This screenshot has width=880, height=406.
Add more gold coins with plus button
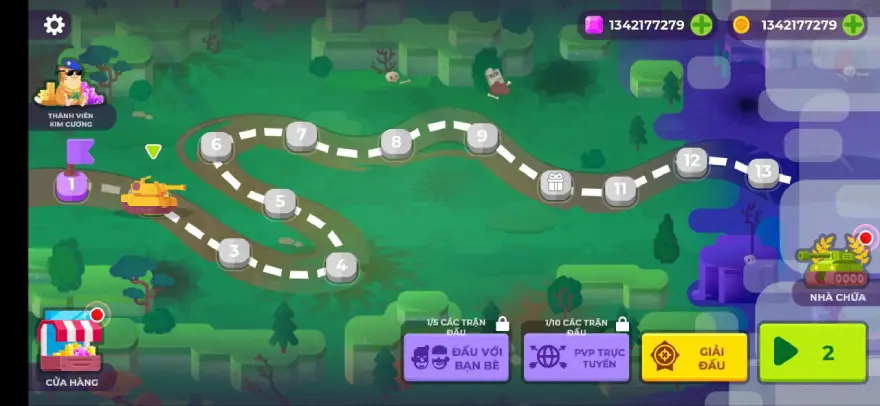(853, 25)
